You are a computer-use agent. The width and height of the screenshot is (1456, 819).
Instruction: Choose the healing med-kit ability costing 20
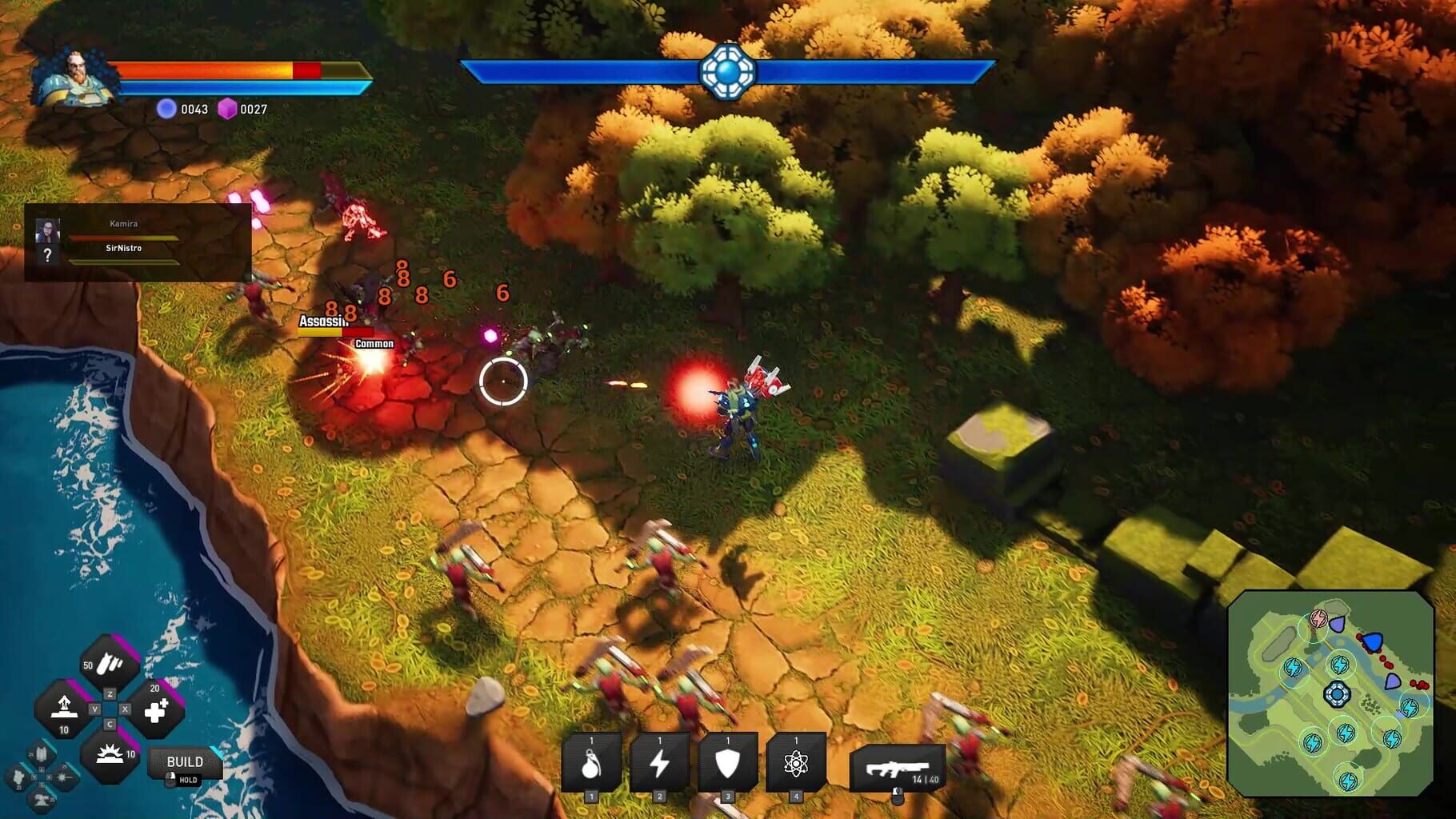(156, 709)
